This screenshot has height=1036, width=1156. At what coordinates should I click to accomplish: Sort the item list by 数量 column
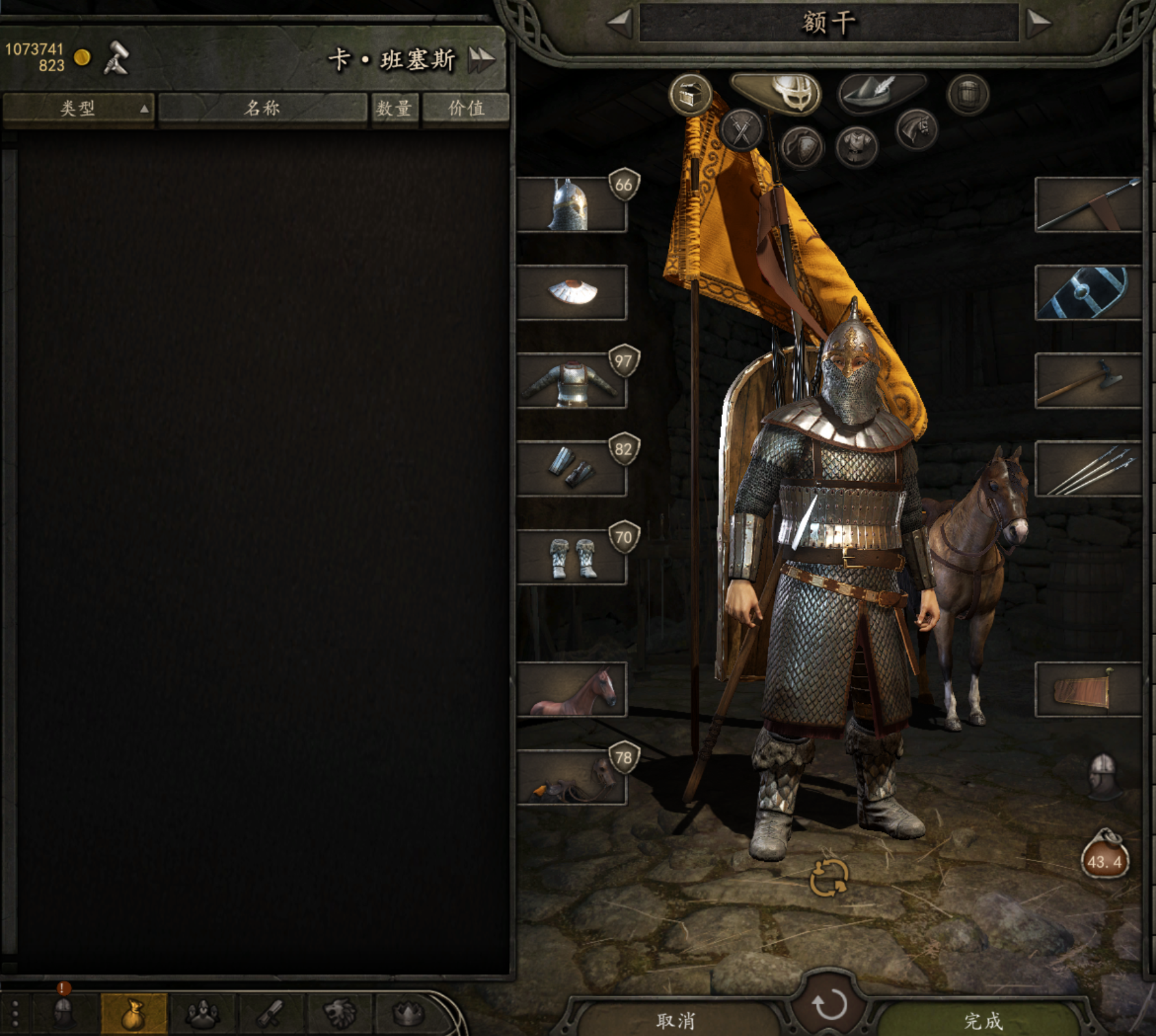click(394, 108)
